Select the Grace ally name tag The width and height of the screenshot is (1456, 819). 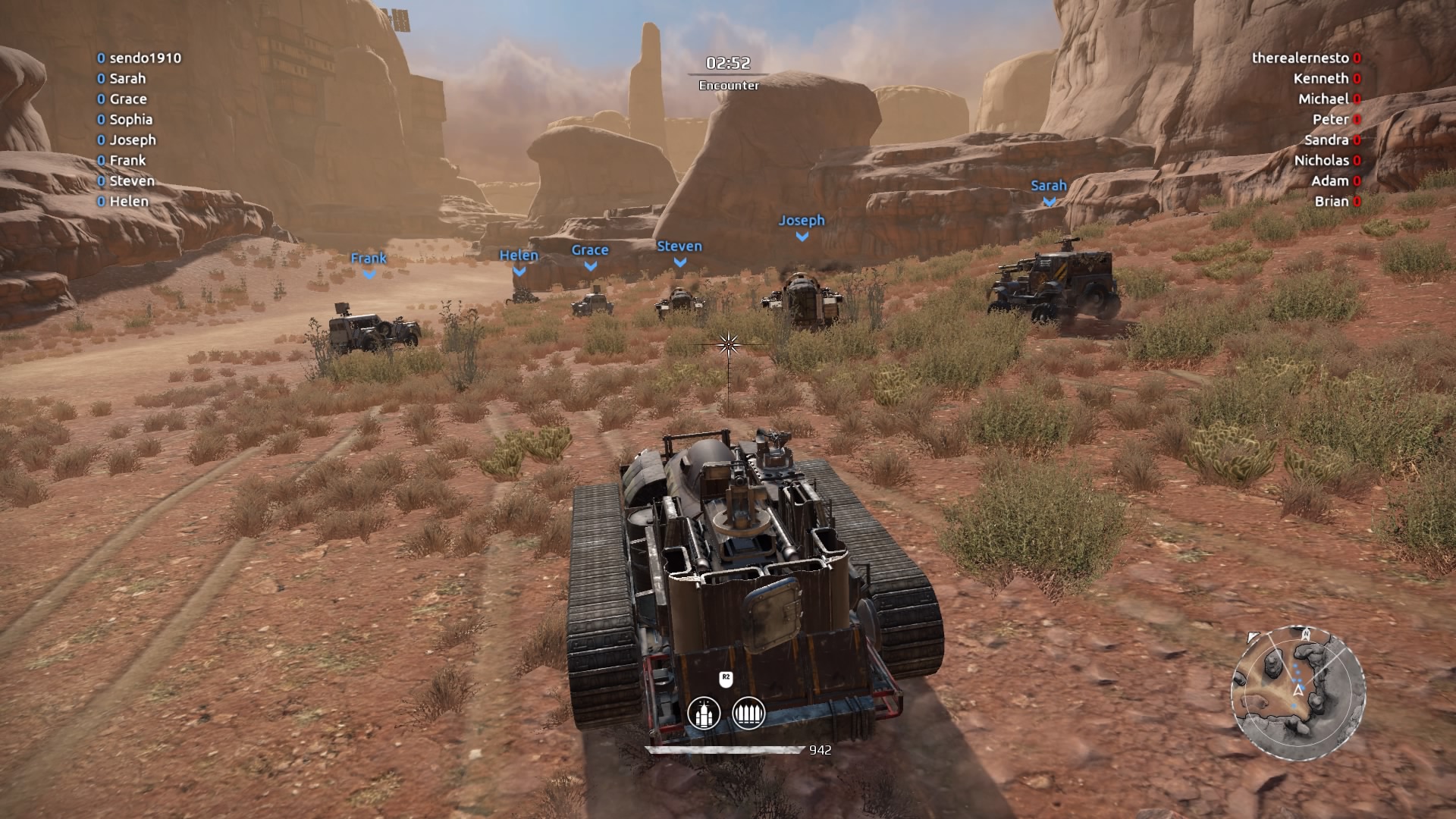coord(590,250)
